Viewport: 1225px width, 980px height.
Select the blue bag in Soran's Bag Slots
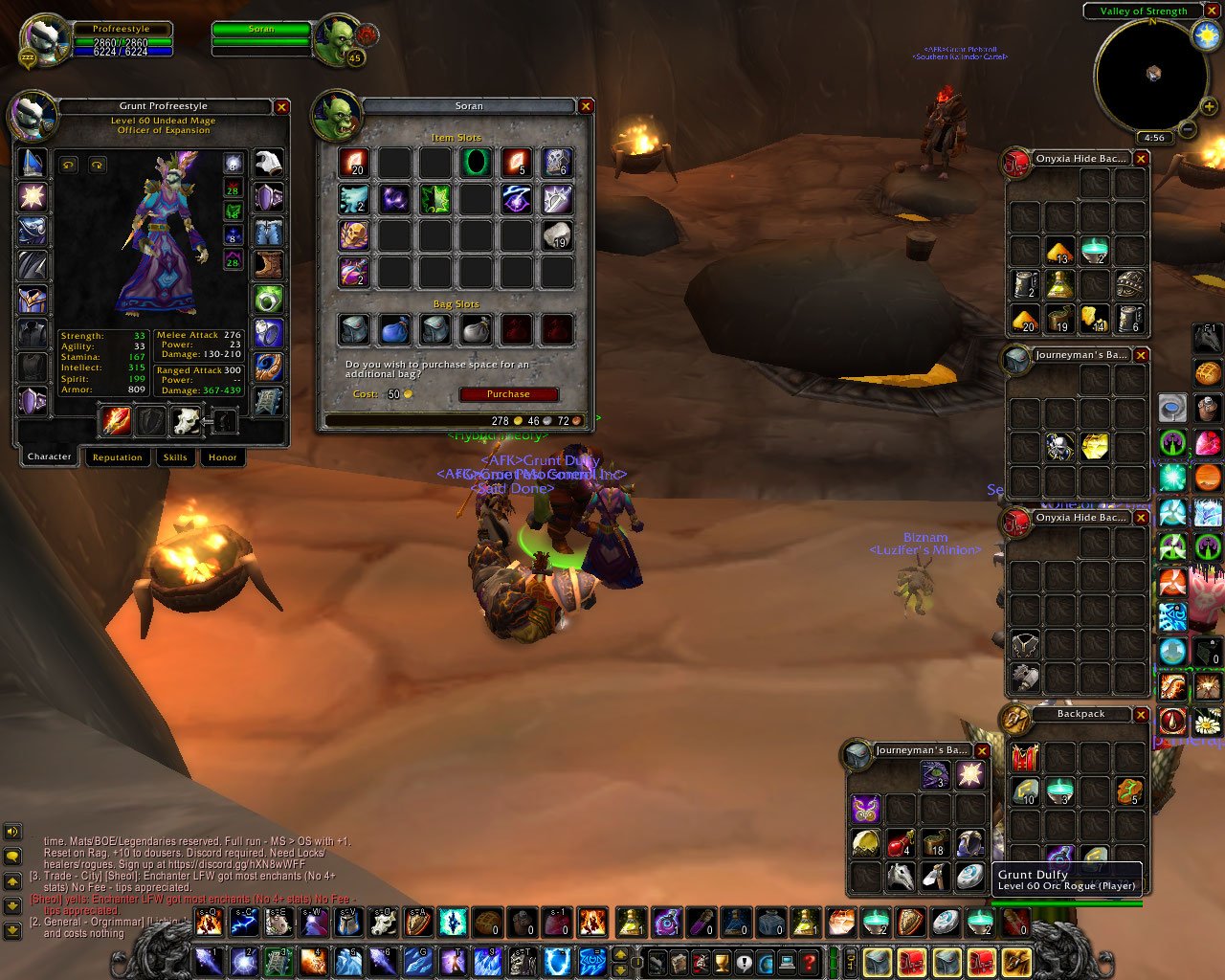point(394,329)
